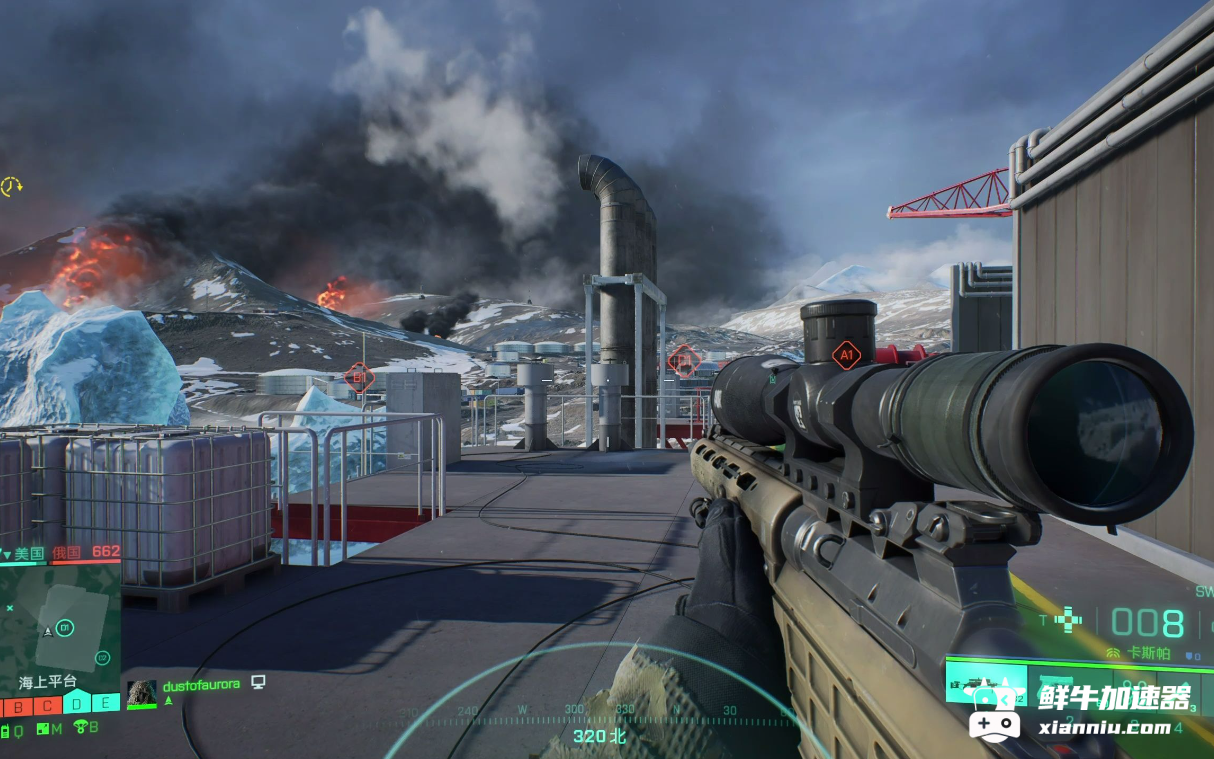Select objective D1 on the minimap
The width and height of the screenshot is (1214, 759).
[x=65, y=627]
